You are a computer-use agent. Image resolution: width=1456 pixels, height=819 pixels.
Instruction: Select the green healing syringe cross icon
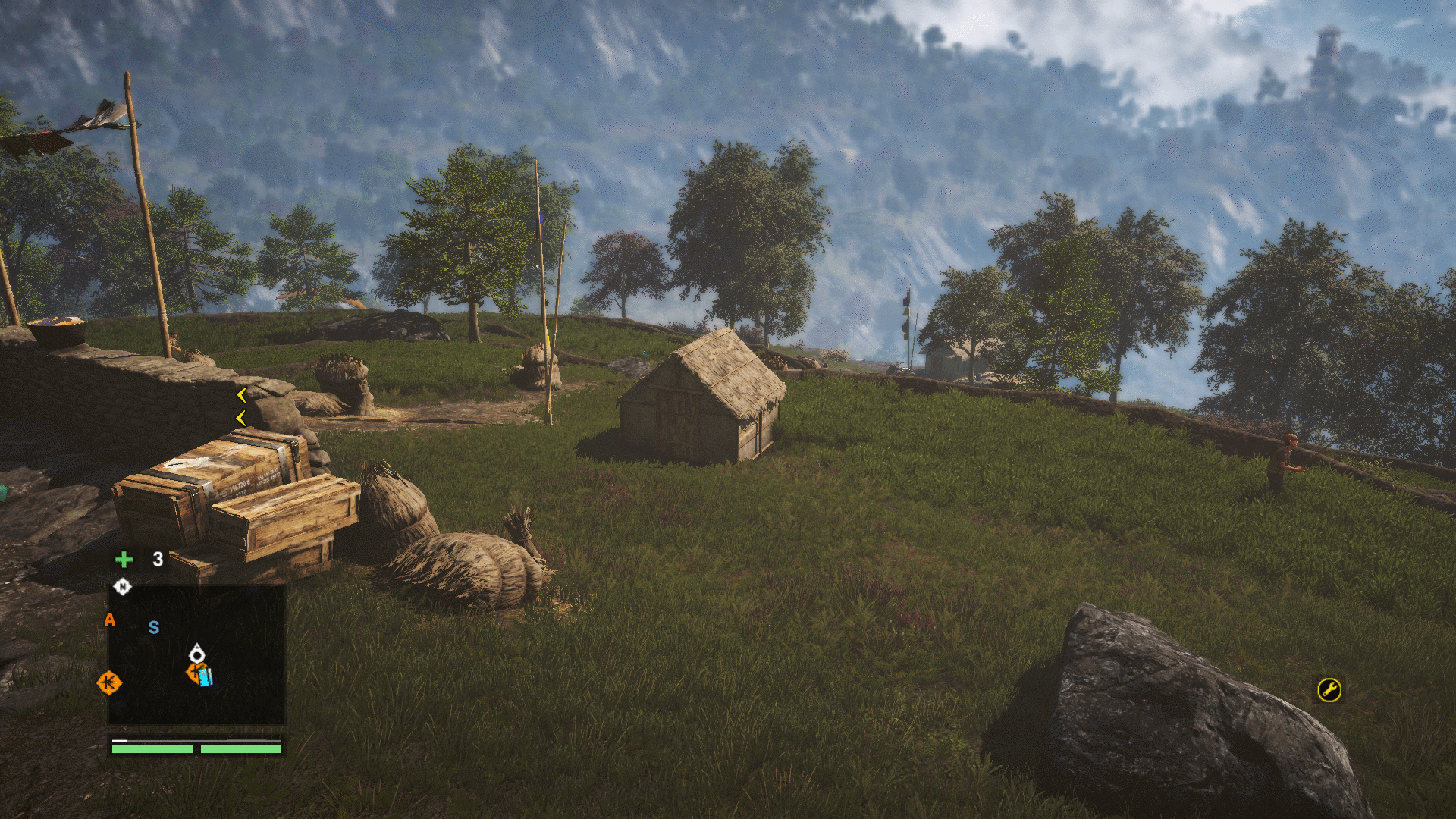pos(124,560)
